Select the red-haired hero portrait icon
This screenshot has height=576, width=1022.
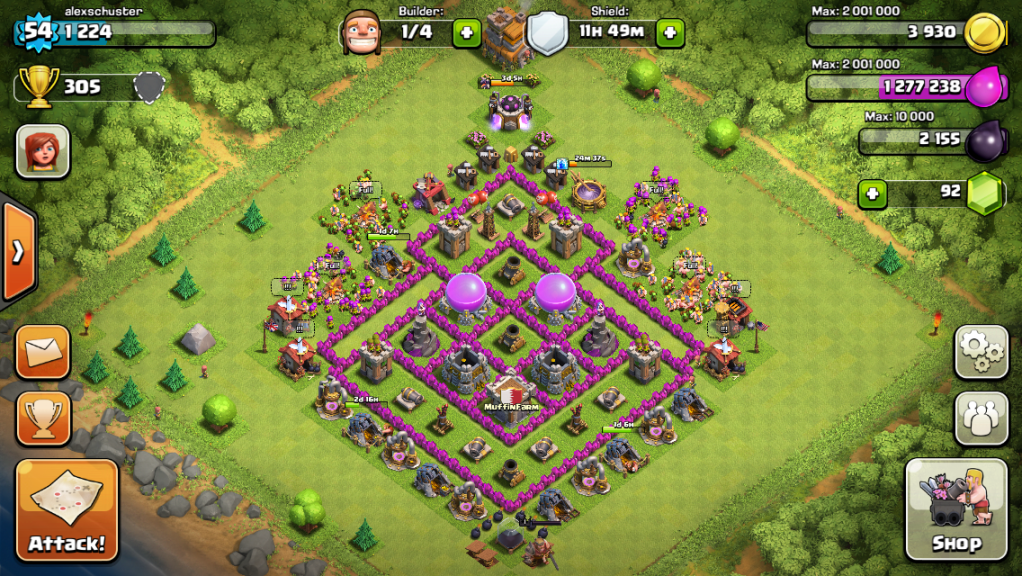[42, 151]
